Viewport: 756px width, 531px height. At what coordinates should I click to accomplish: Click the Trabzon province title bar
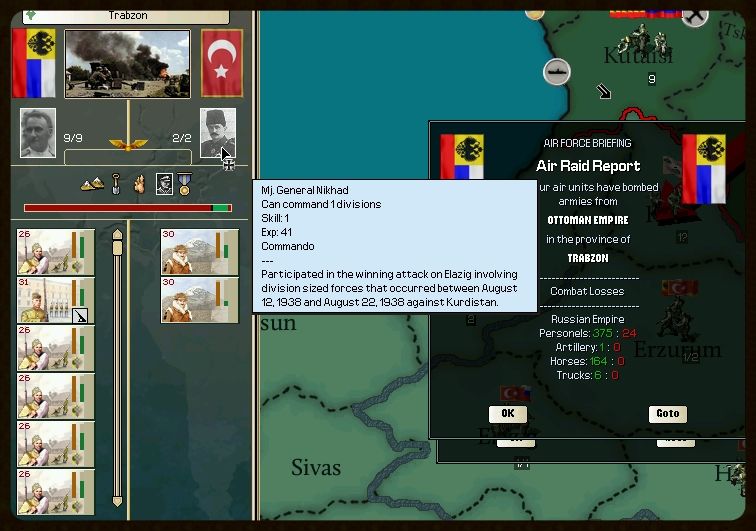coord(125,16)
